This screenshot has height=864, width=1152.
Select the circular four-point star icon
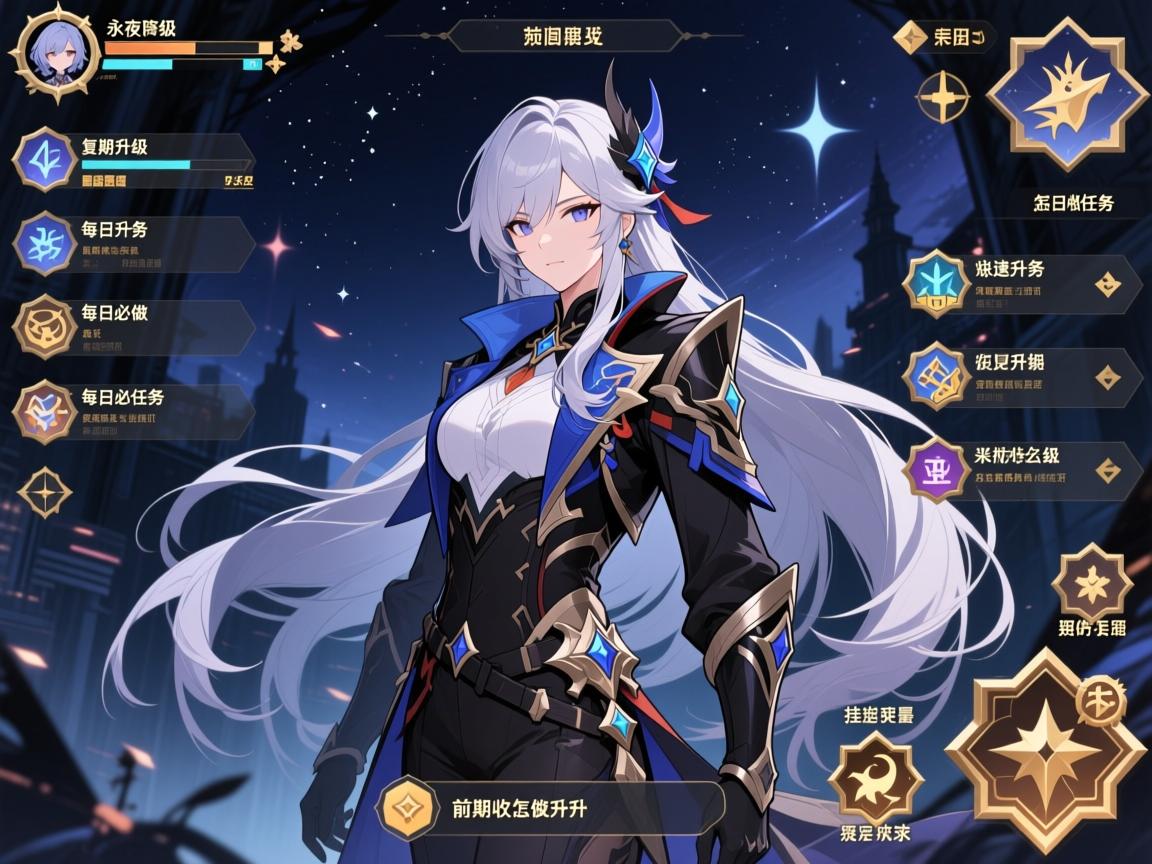942,98
